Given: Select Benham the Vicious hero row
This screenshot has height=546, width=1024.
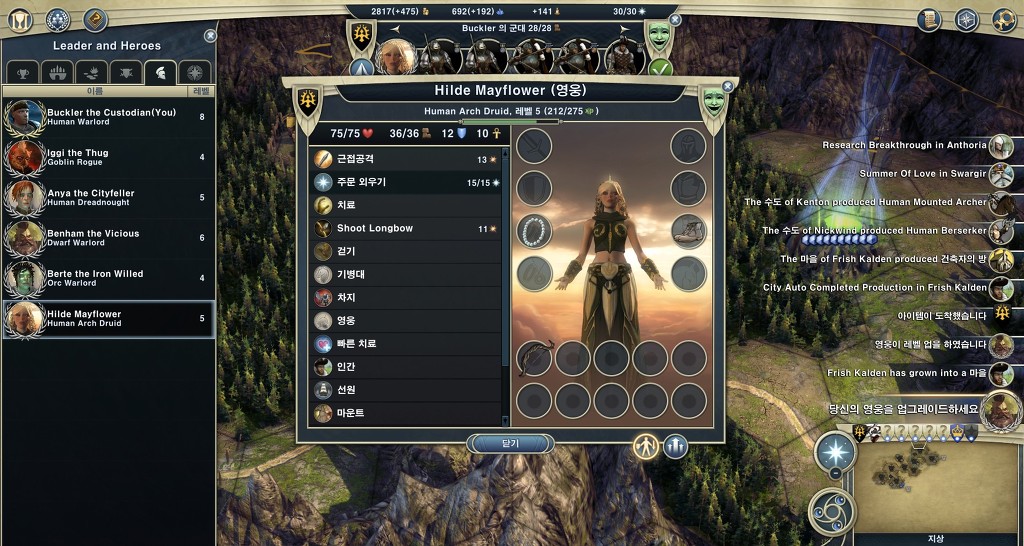Looking at the screenshot, I should (x=108, y=238).
